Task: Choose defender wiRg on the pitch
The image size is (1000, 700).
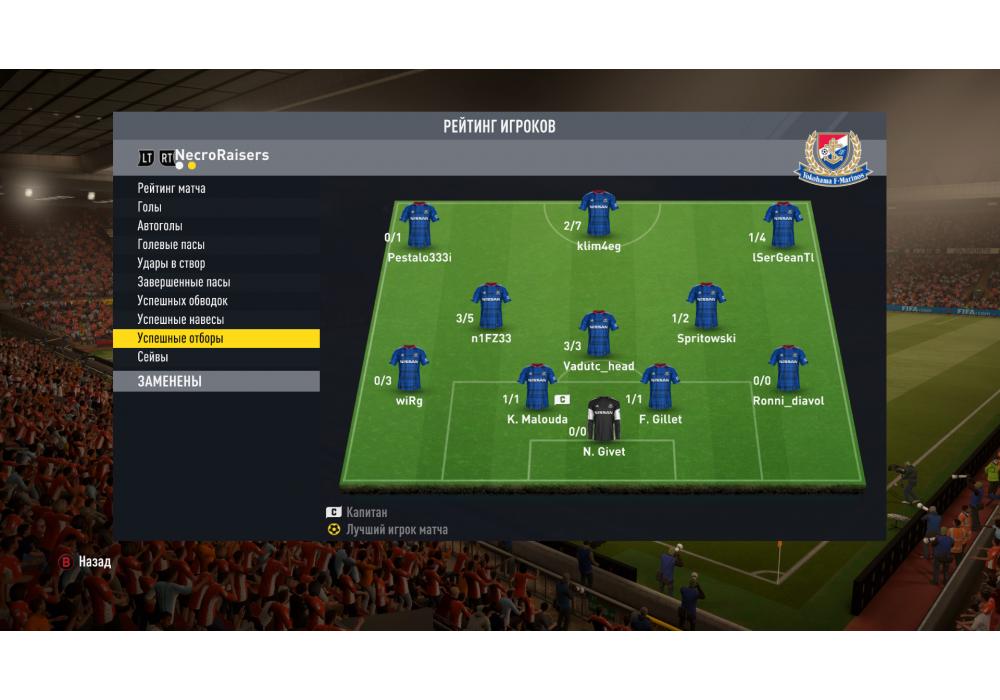Action: pyautogui.click(x=409, y=369)
